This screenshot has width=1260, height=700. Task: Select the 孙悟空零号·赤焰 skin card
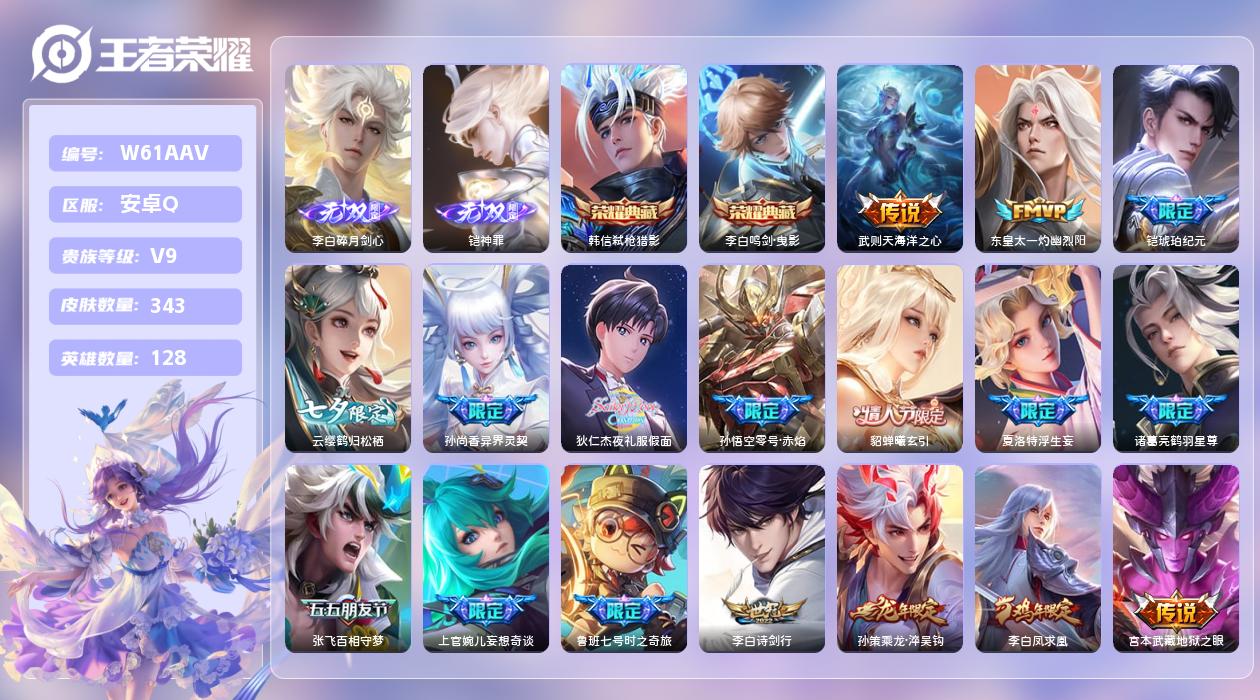coord(762,358)
